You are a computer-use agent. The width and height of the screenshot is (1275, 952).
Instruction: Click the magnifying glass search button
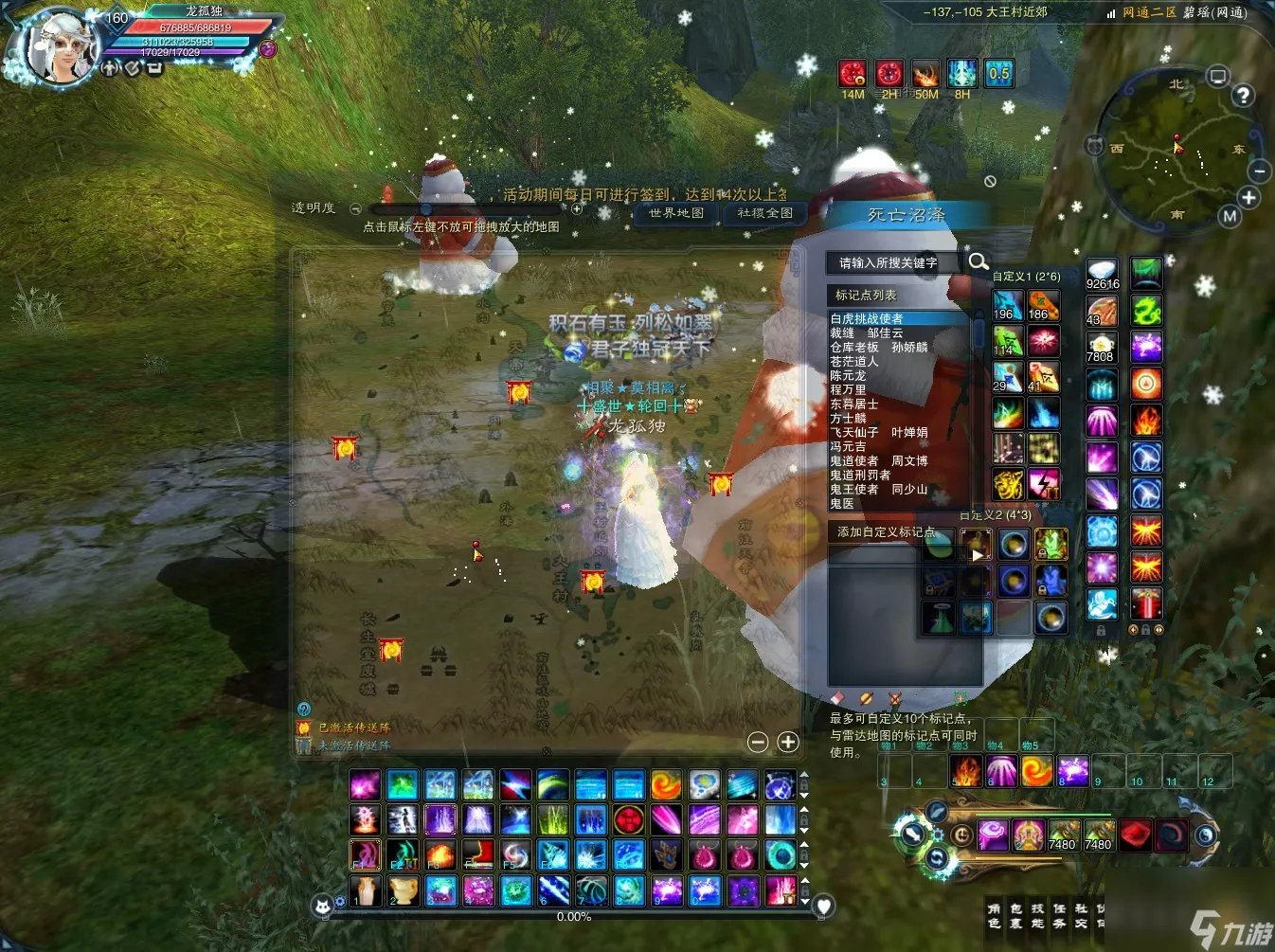tap(979, 261)
